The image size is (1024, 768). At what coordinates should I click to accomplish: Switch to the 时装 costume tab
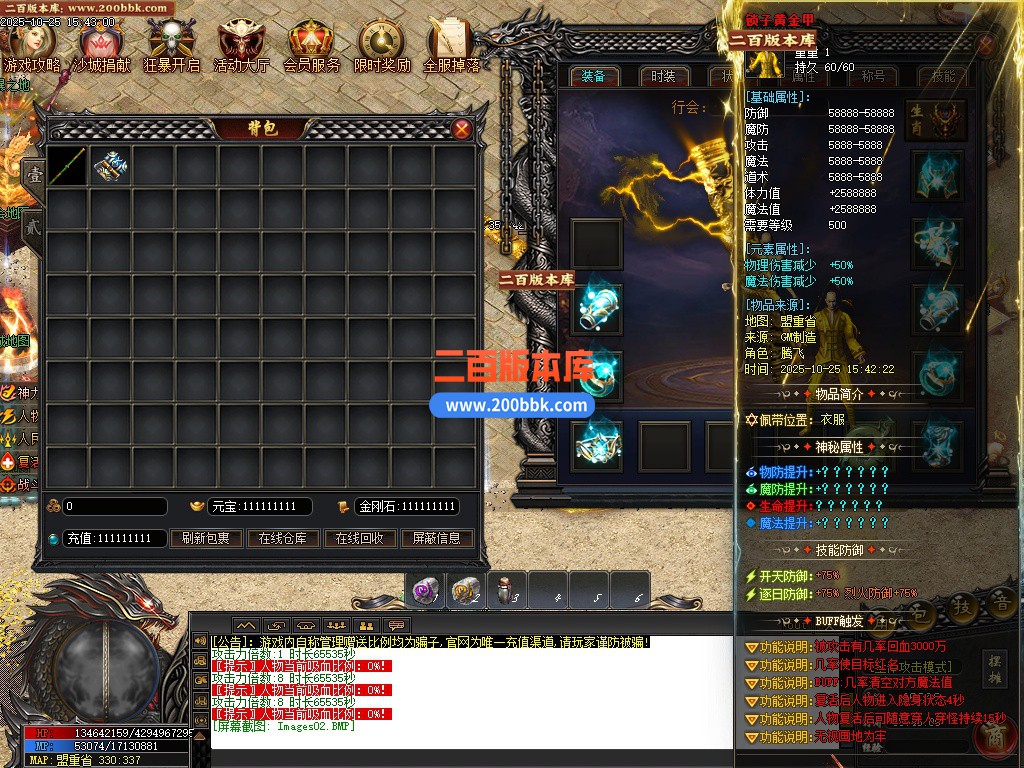pos(663,76)
